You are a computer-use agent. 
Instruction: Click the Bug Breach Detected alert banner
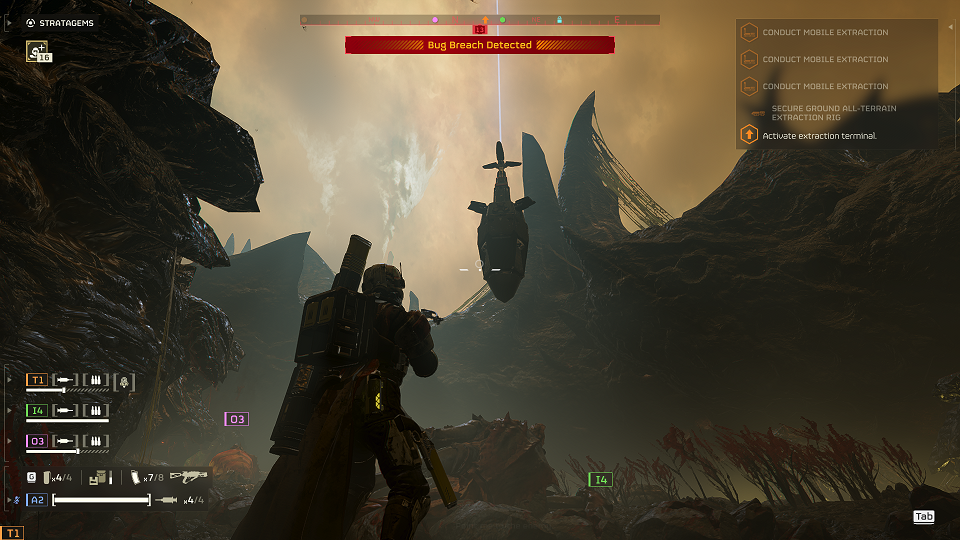tap(480, 45)
